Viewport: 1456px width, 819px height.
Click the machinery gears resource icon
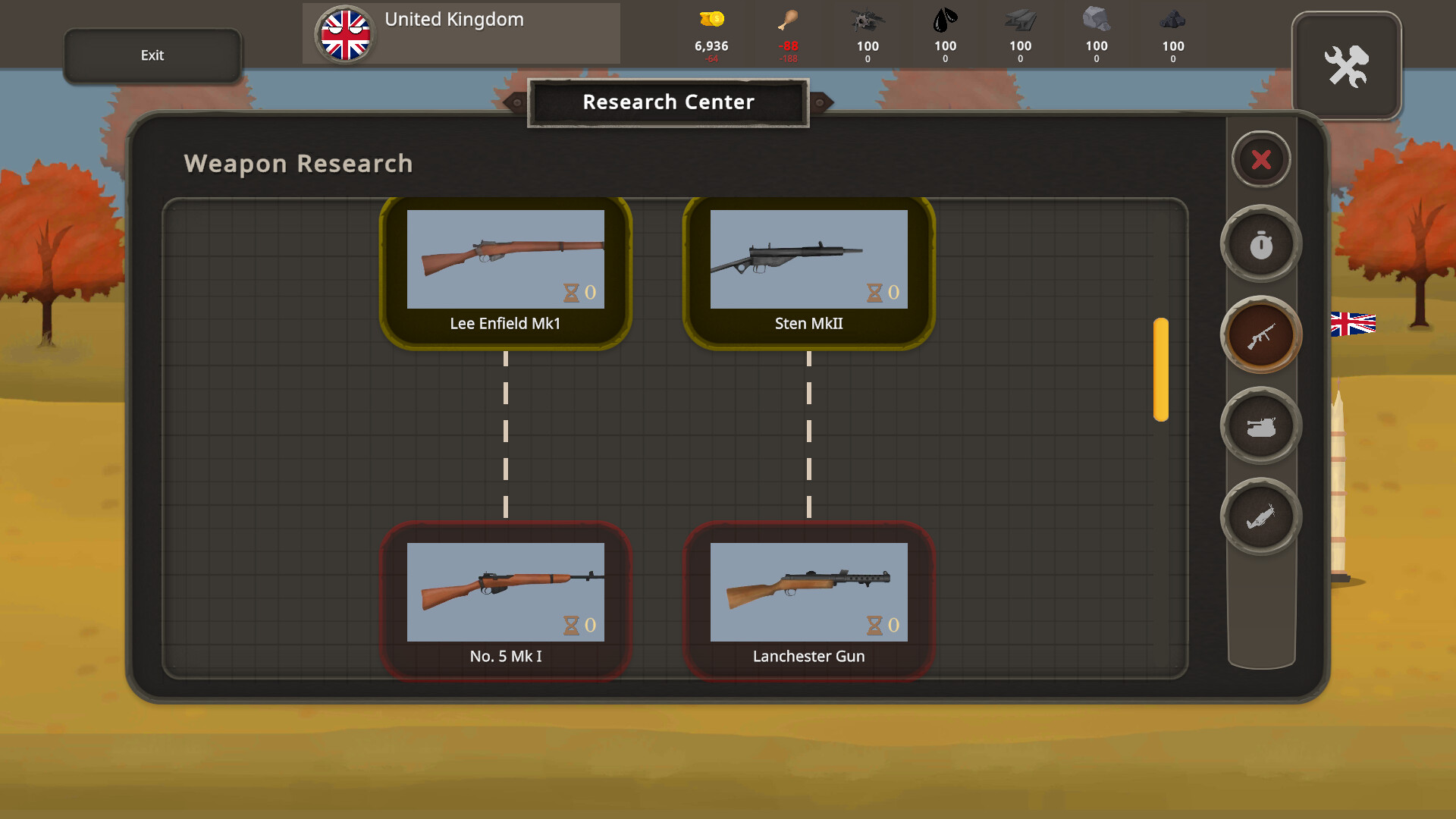coord(868,20)
